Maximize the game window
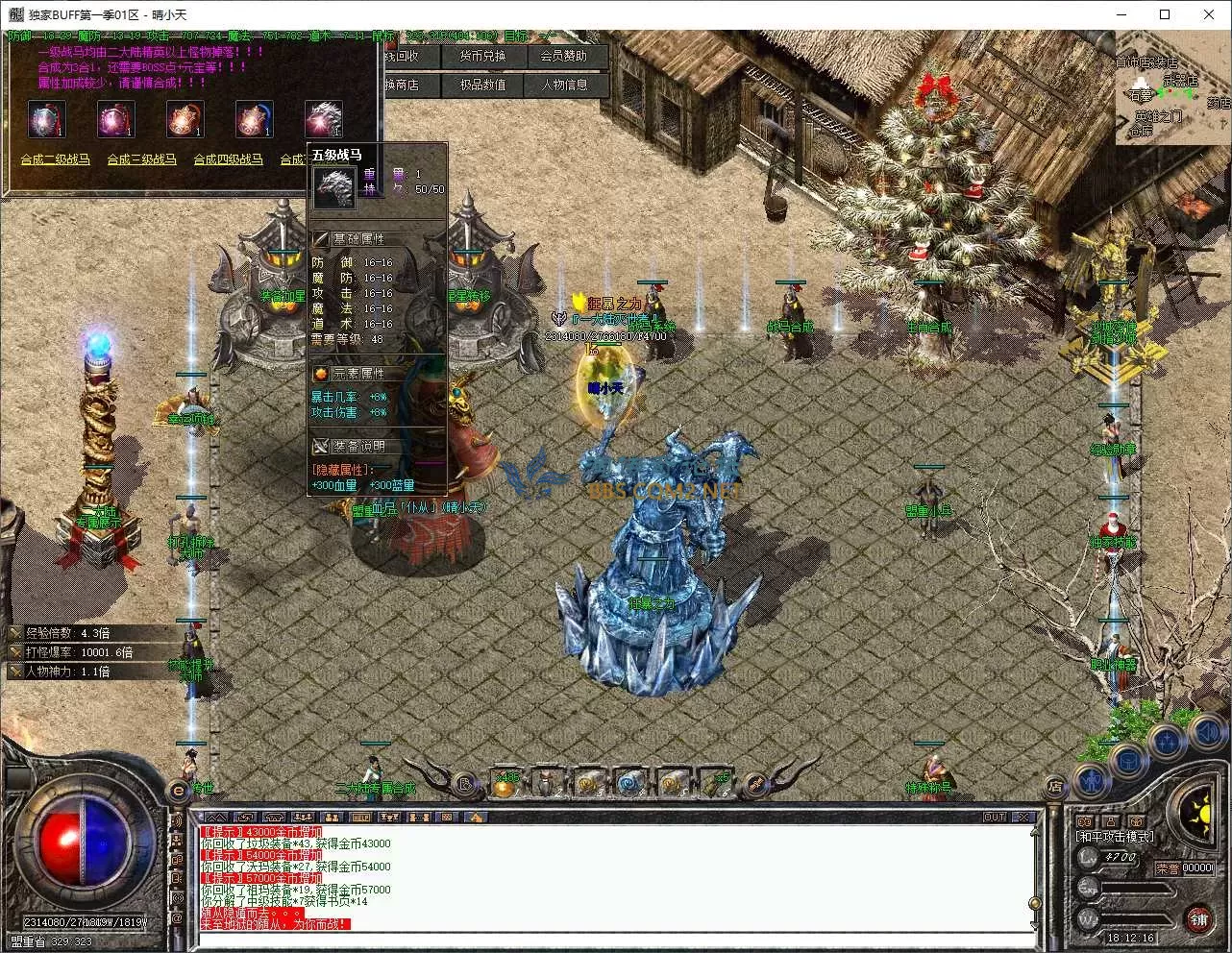 (x=1165, y=14)
